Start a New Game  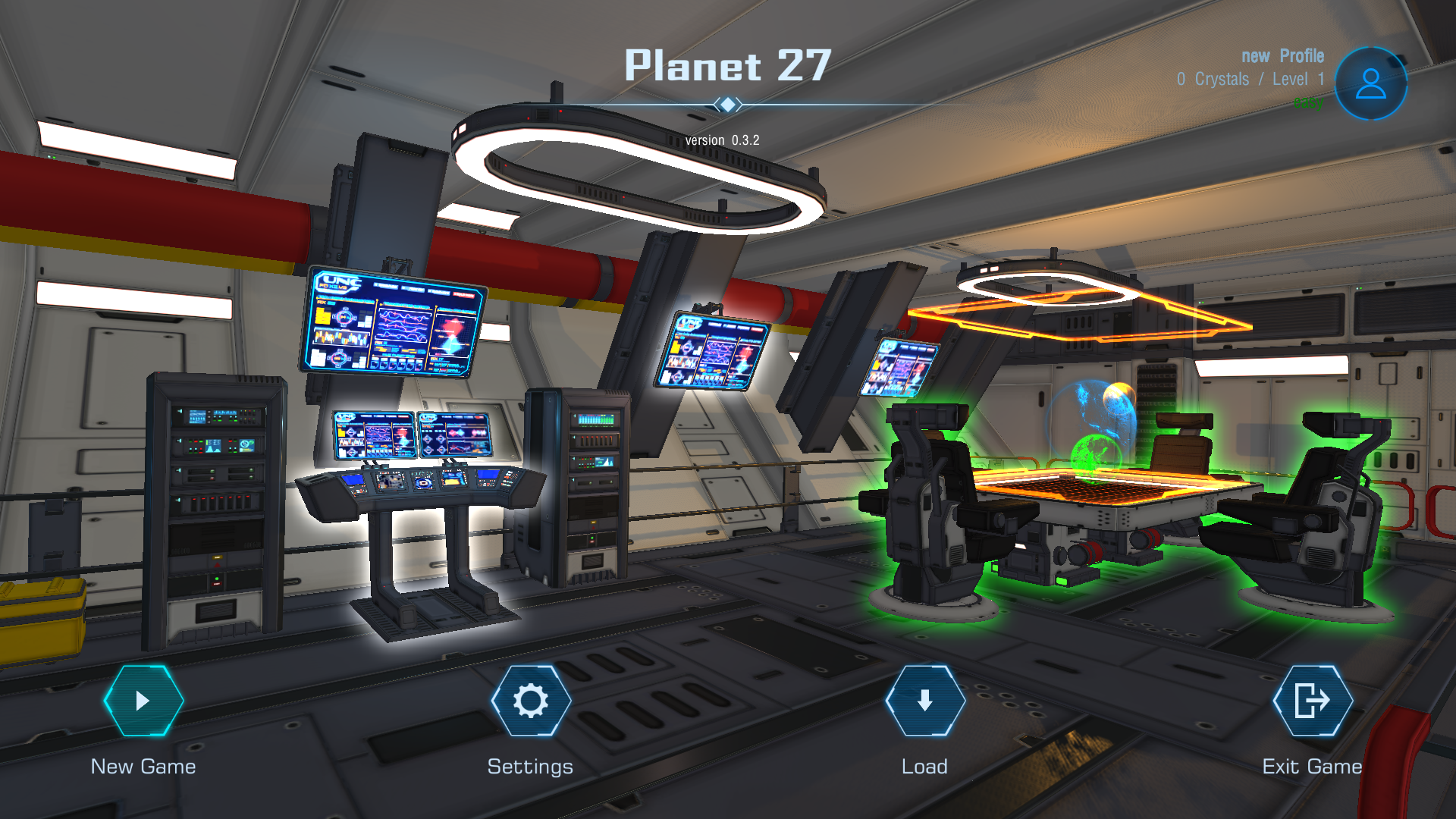[143, 701]
